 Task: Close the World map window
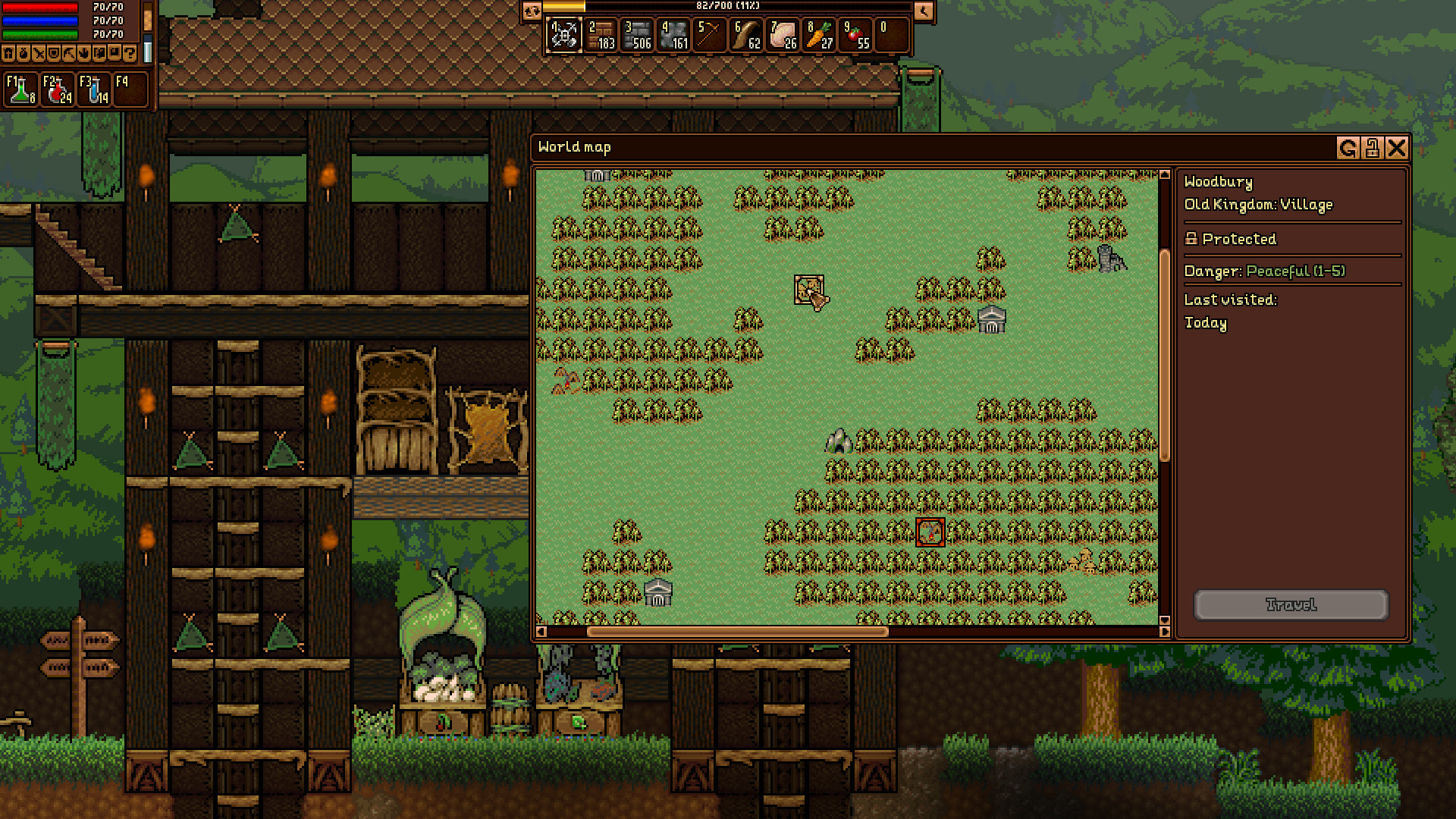click(x=1396, y=148)
